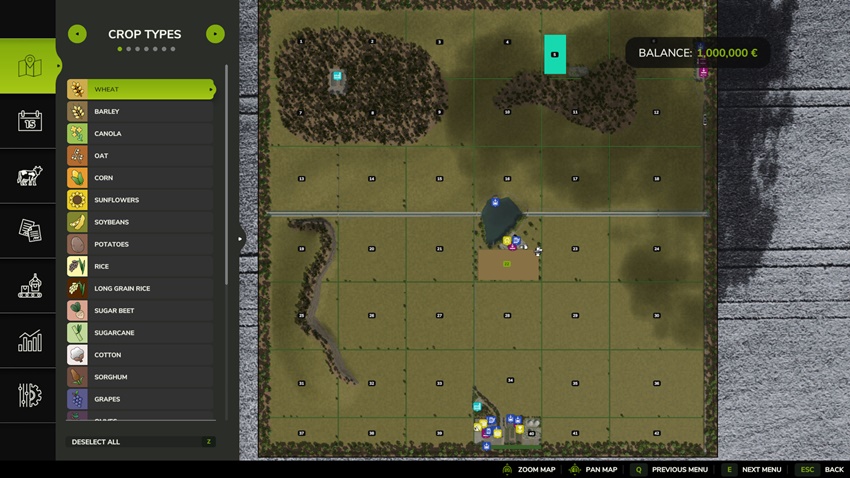Select the Corn crop entry

(140, 178)
